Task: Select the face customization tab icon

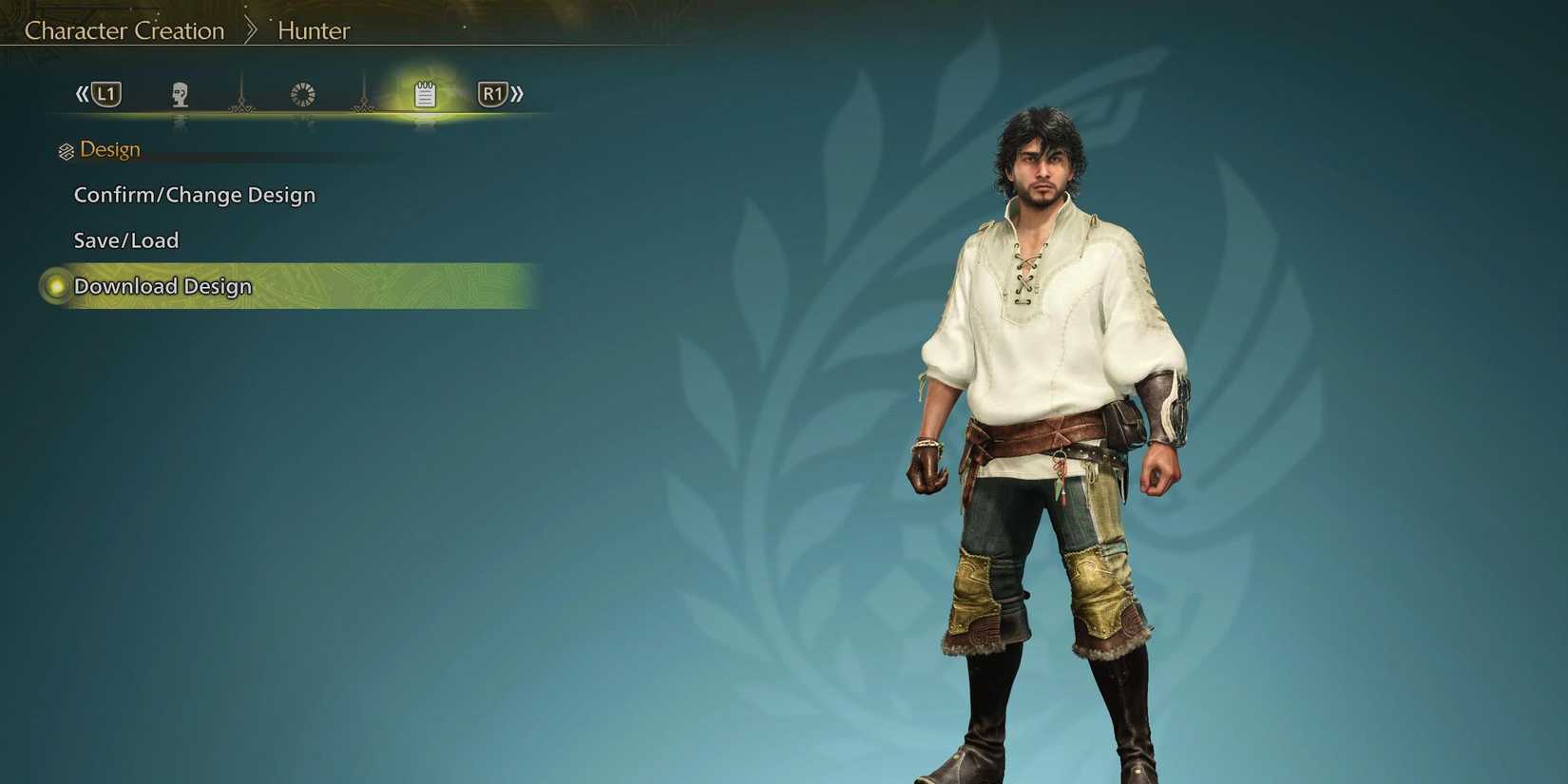Action: point(181,92)
